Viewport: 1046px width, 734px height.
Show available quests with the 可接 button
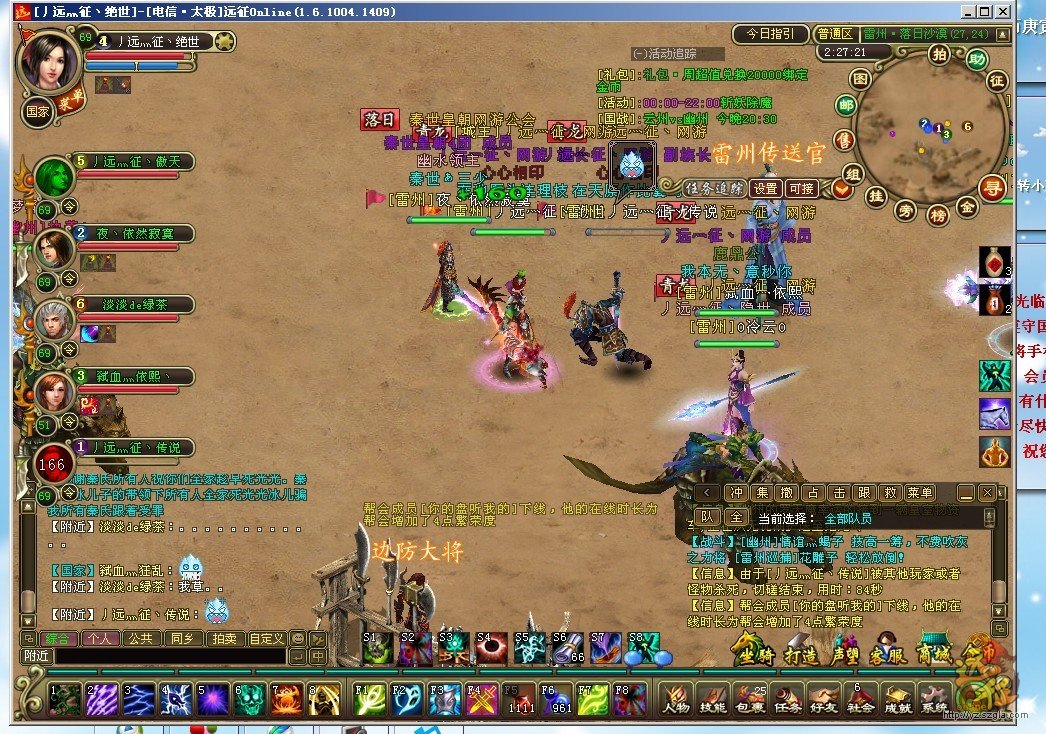click(x=802, y=188)
